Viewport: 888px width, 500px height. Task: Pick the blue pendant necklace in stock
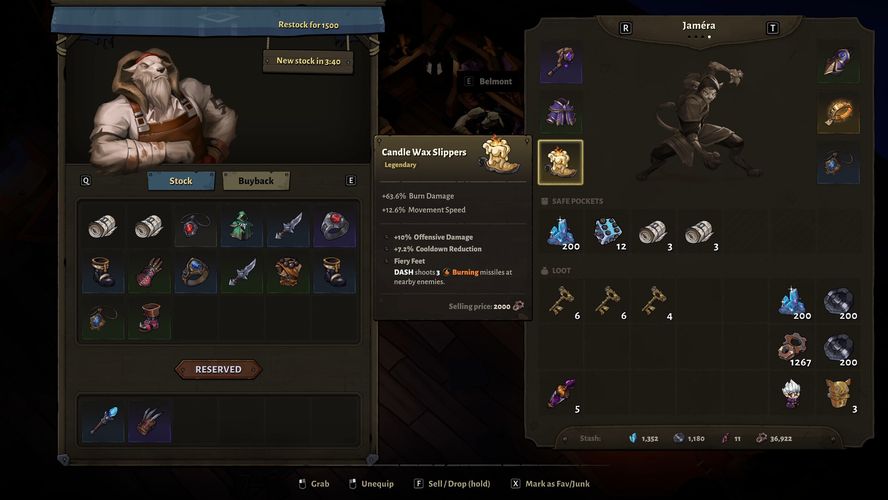coord(102,319)
